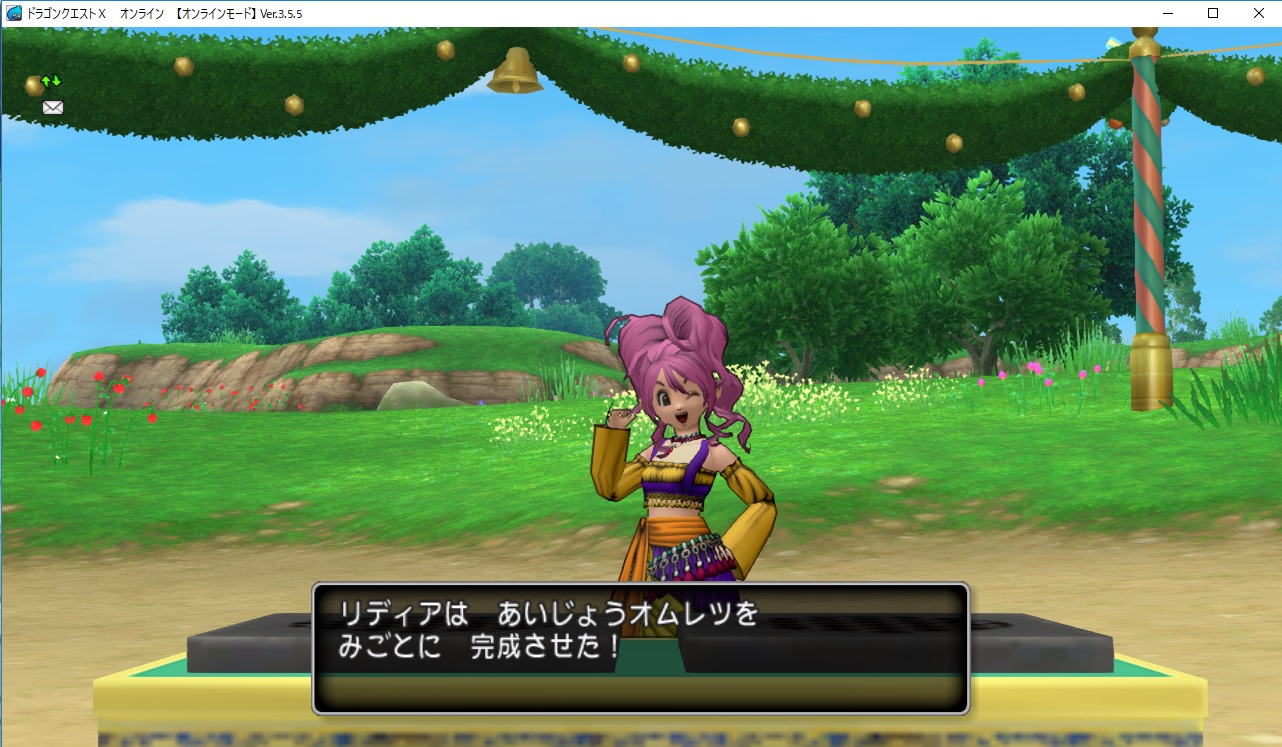Open the mail envelope notification icon
Screen dimensions: 1282x747
point(52,106)
